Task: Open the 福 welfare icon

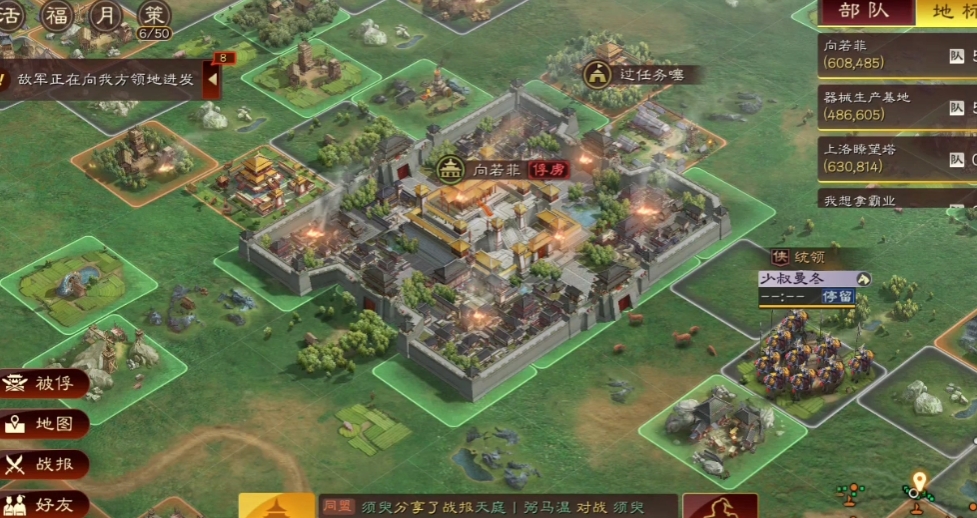Action: coord(58,16)
